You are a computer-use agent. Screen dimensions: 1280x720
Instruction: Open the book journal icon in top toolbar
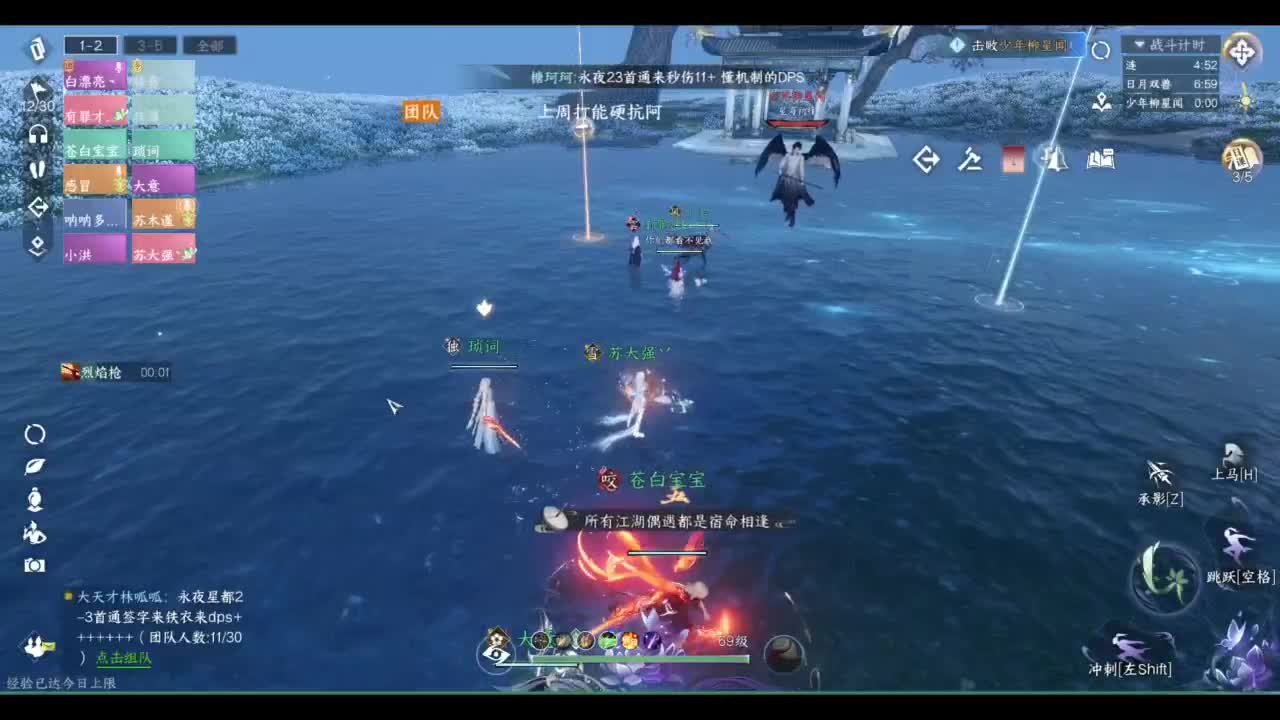pos(1100,159)
